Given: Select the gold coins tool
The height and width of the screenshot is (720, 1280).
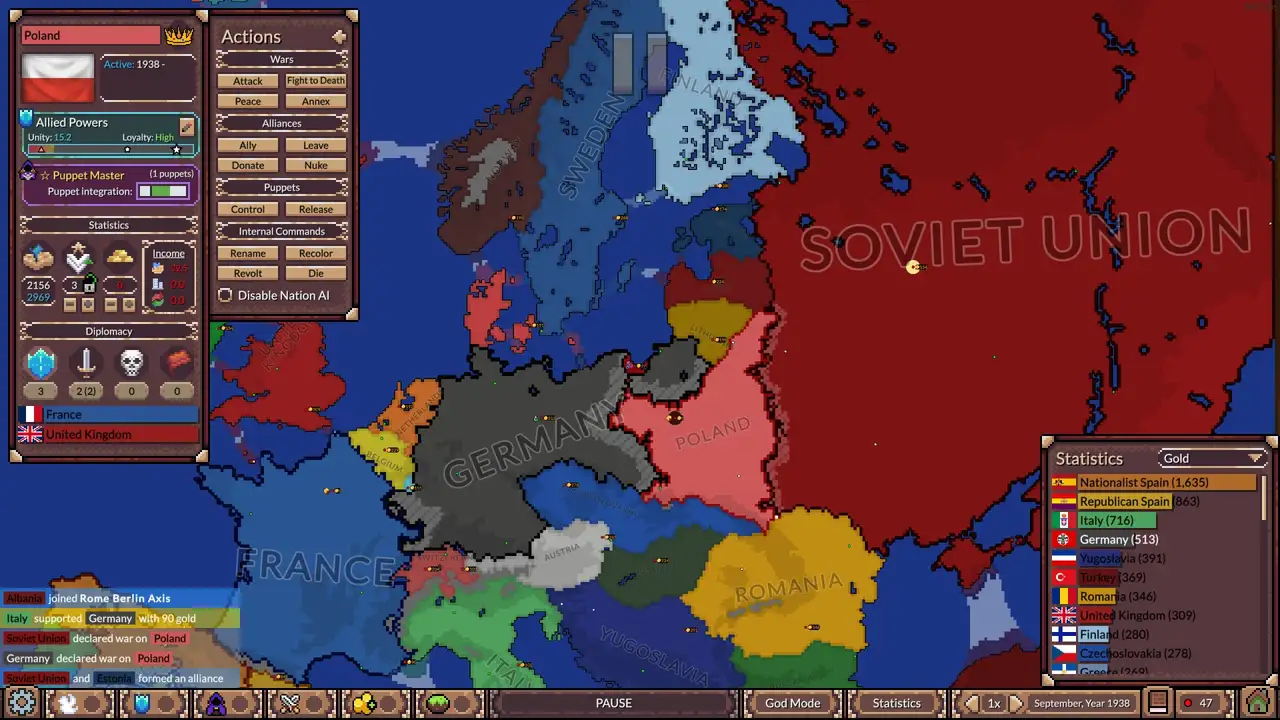Looking at the screenshot, I should [364, 703].
